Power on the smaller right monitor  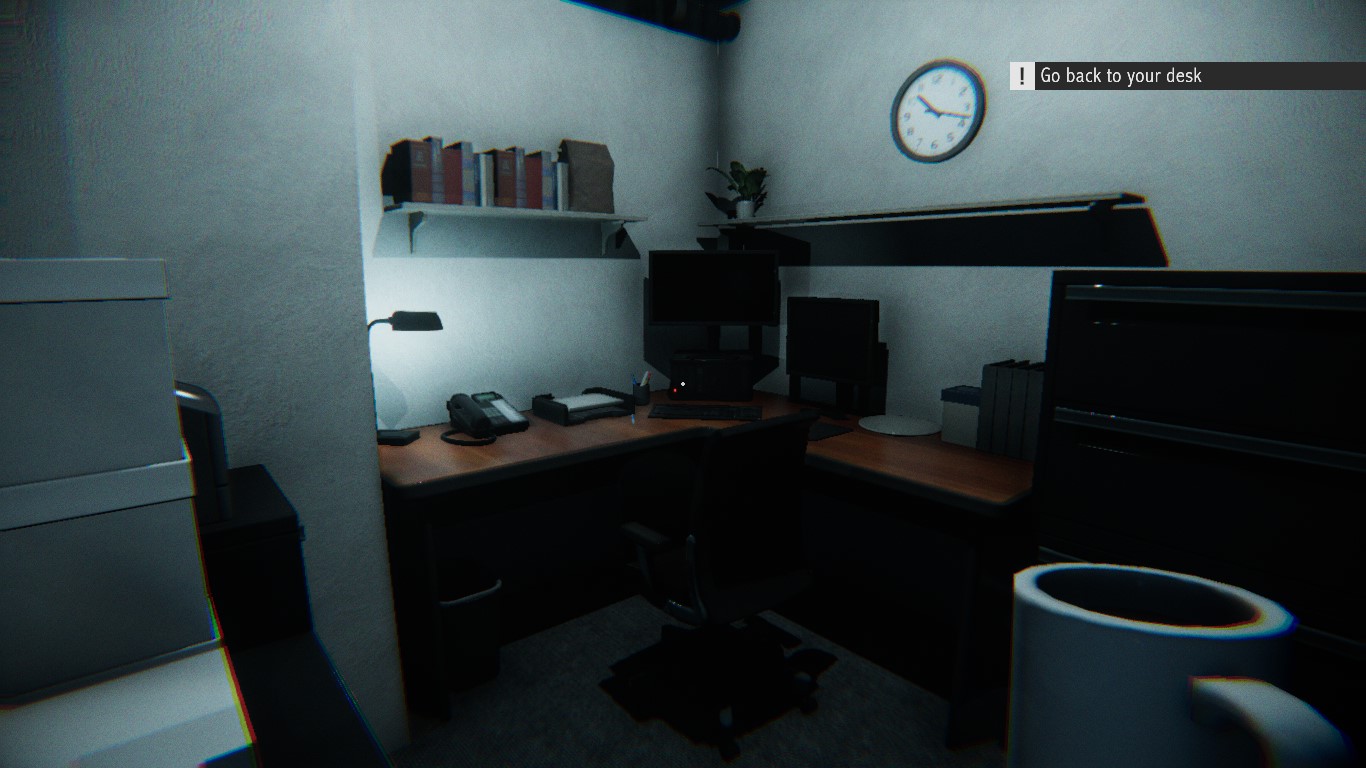pyautogui.click(x=835, y=335)
